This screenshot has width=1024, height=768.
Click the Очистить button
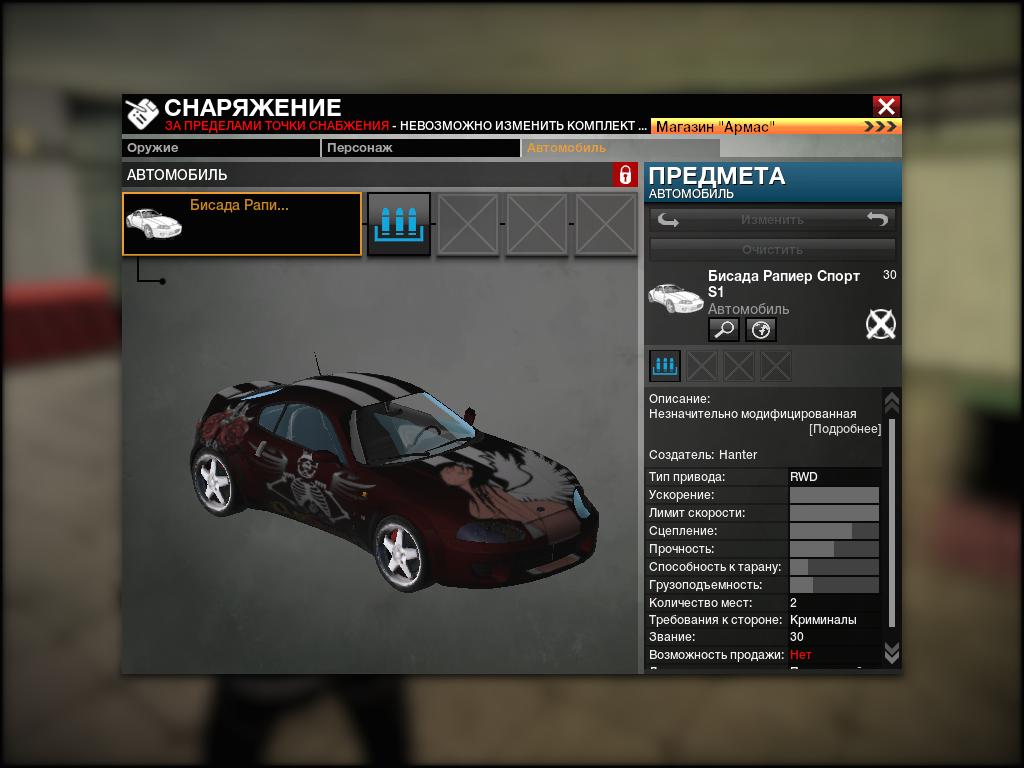(773, 249)
